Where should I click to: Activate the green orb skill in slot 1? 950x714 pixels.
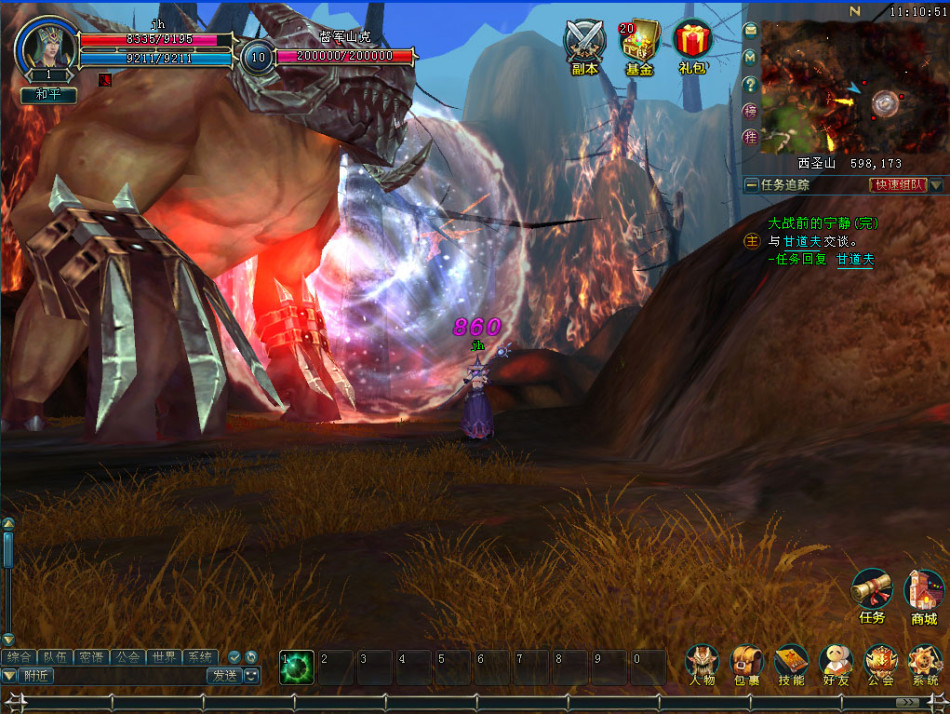[x=297, y=667]
